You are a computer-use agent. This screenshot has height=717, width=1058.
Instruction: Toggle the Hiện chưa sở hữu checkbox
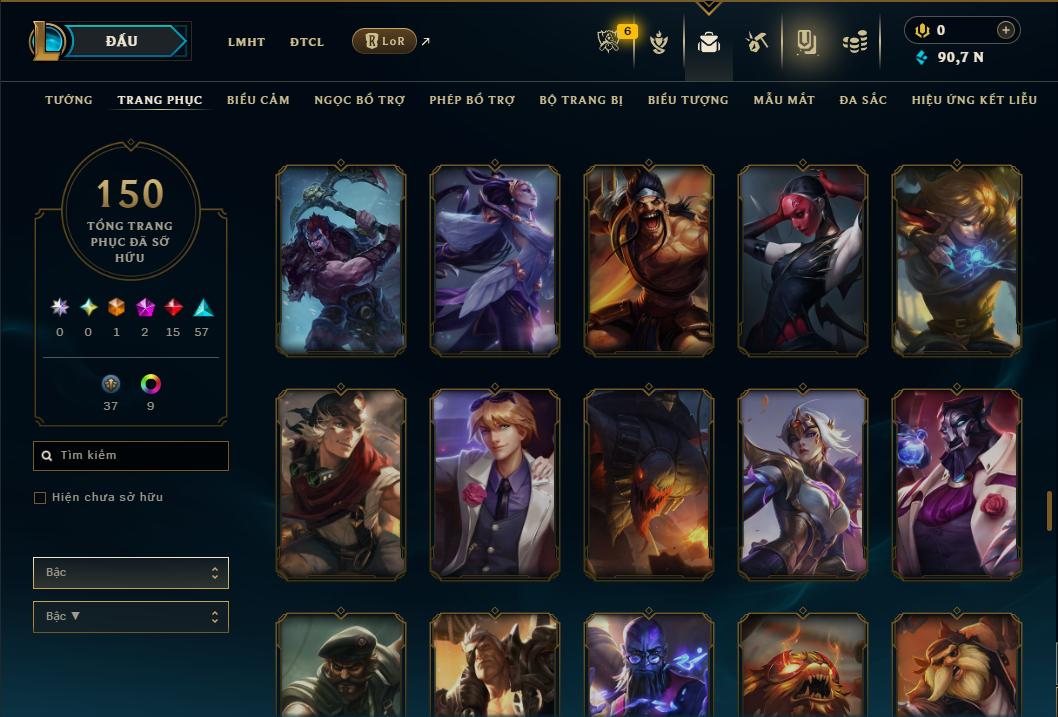click(40, 498)
